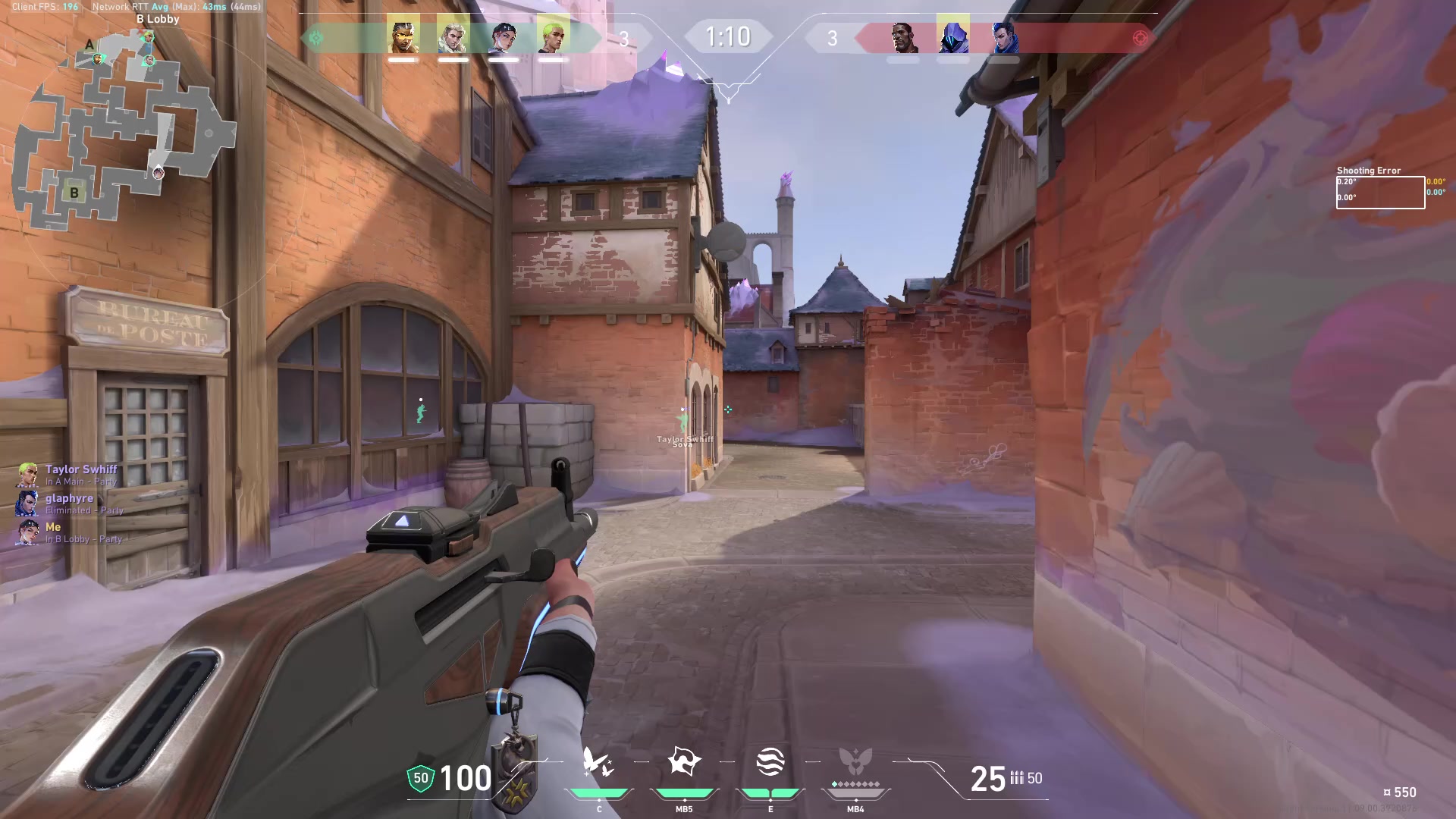This screenshot has height=819, width=1456.
Task: Click the Shooting Error graph box
Action: click(1380, 193)
